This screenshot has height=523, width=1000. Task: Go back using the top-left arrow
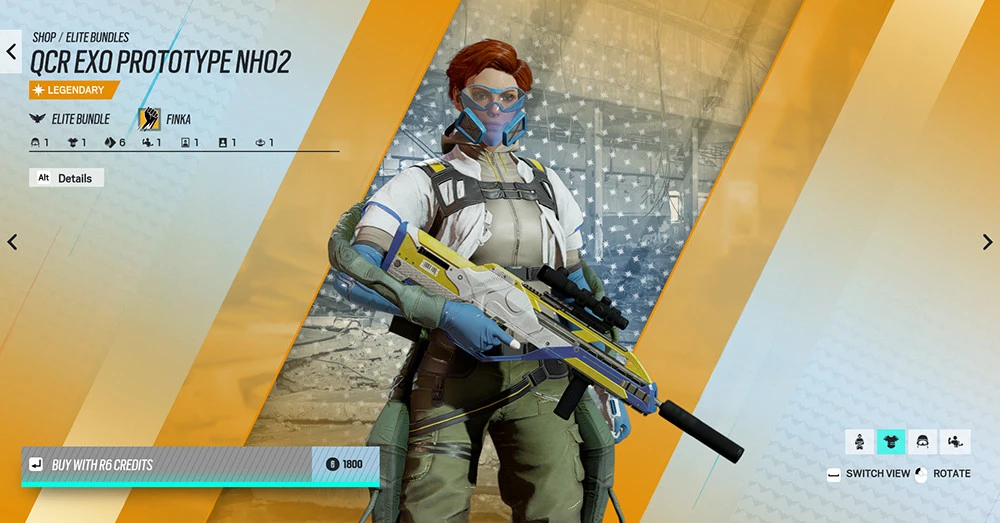(x=11, y=51)
